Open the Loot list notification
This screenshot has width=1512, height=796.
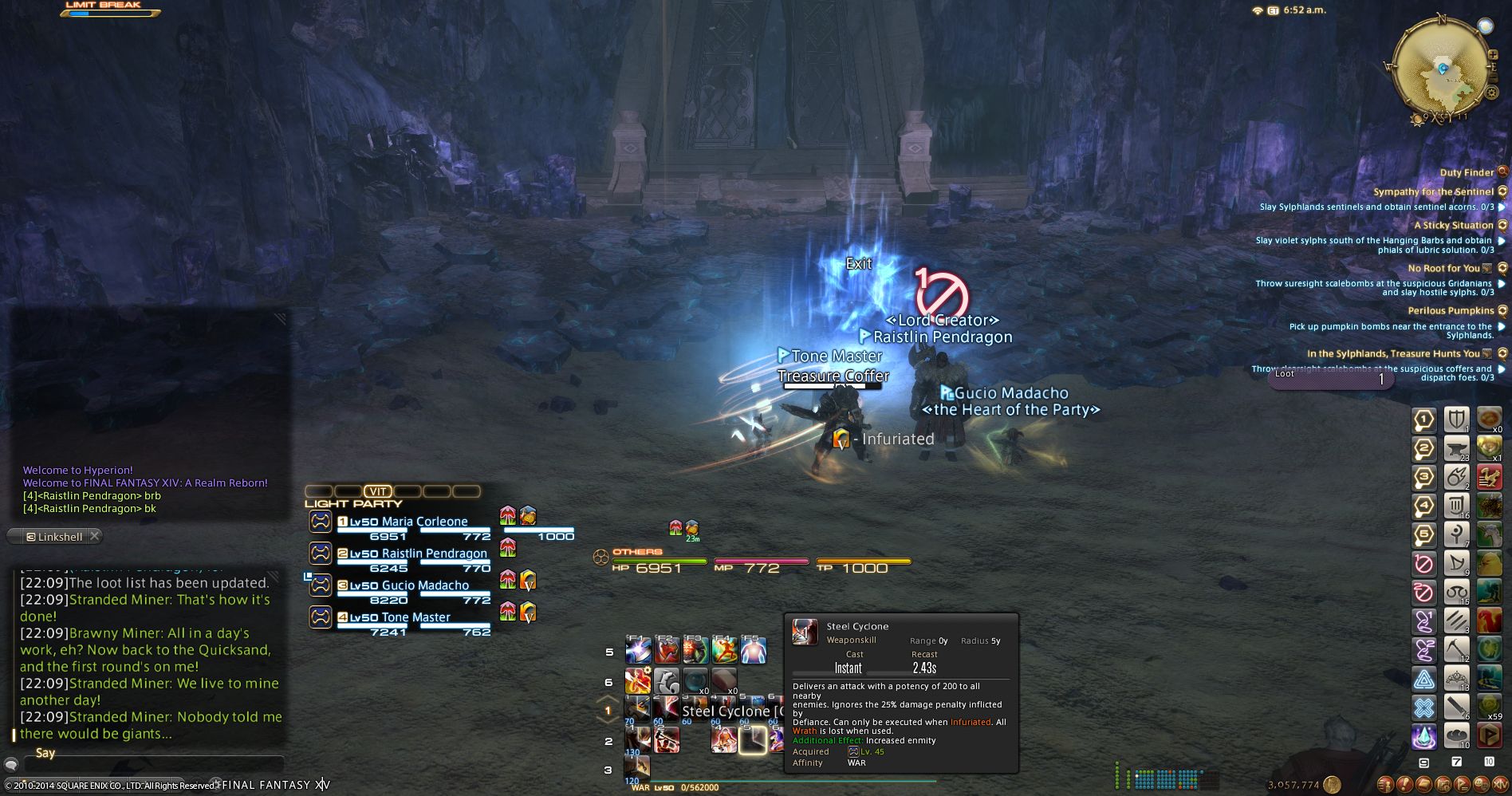click(1330, 379)
